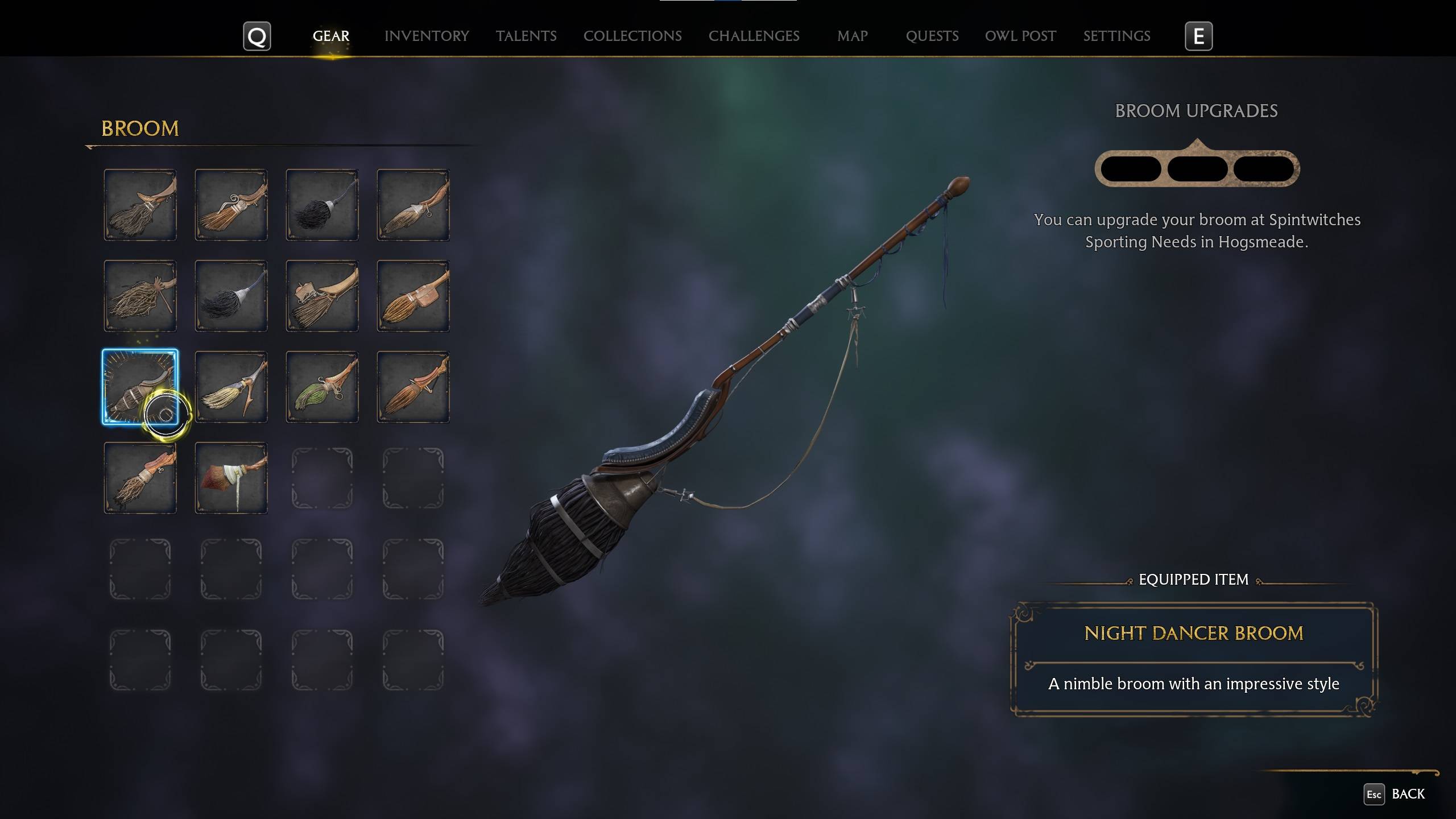Image resolution: width=1456 pixels, height=819 pixels.
Task: View the Challenges screen
Action: pyautogui.click(x=754, y=36)
